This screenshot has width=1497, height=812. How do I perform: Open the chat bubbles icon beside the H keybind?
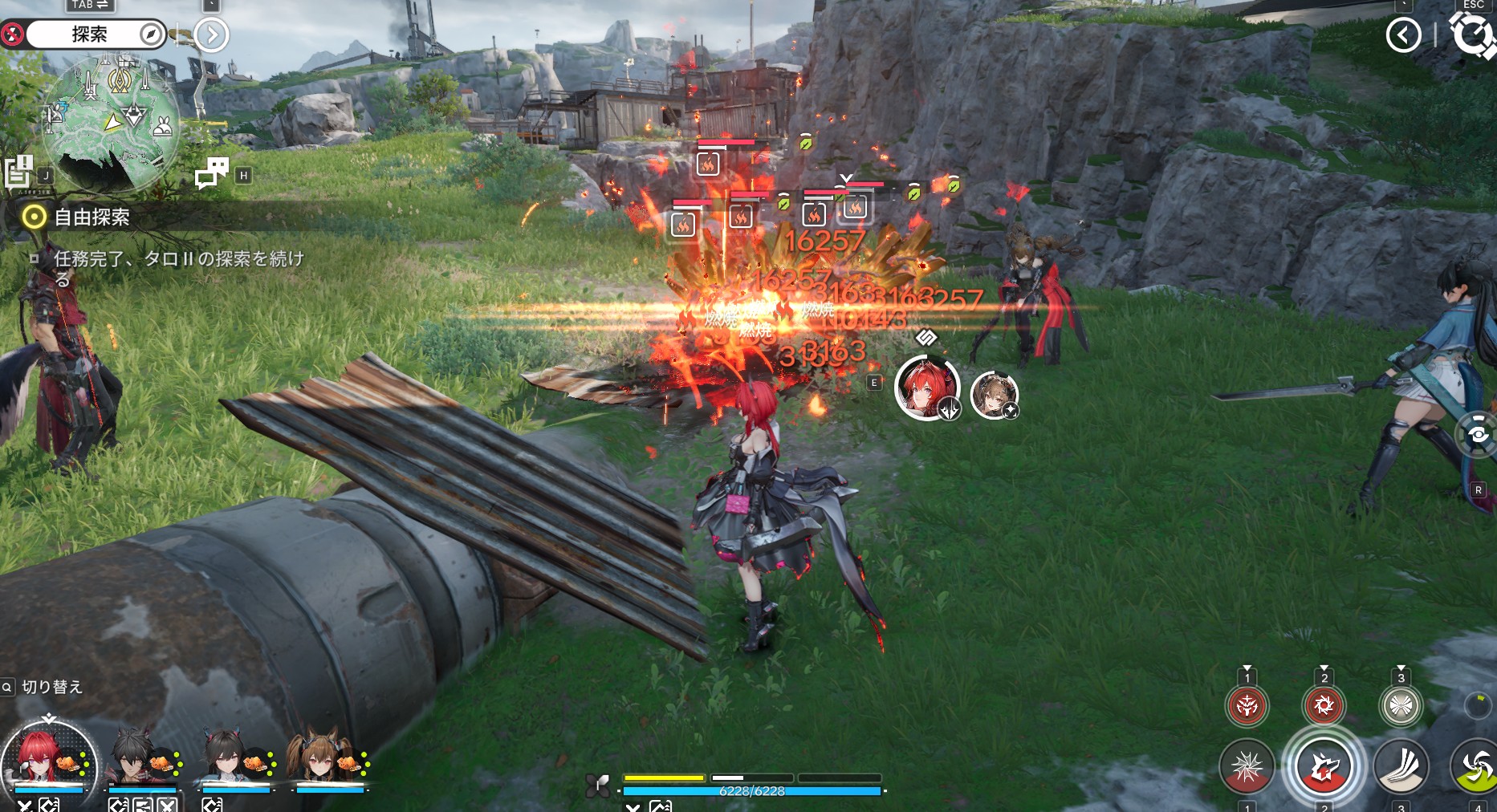(212, 170)
